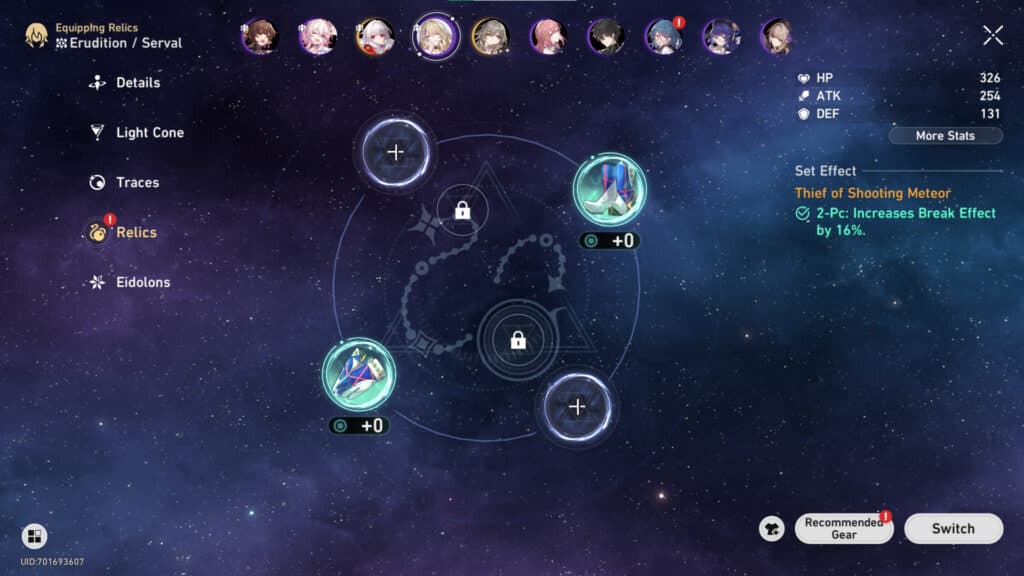Open the Traces section

pyautogui.click(x=137, y=183)
